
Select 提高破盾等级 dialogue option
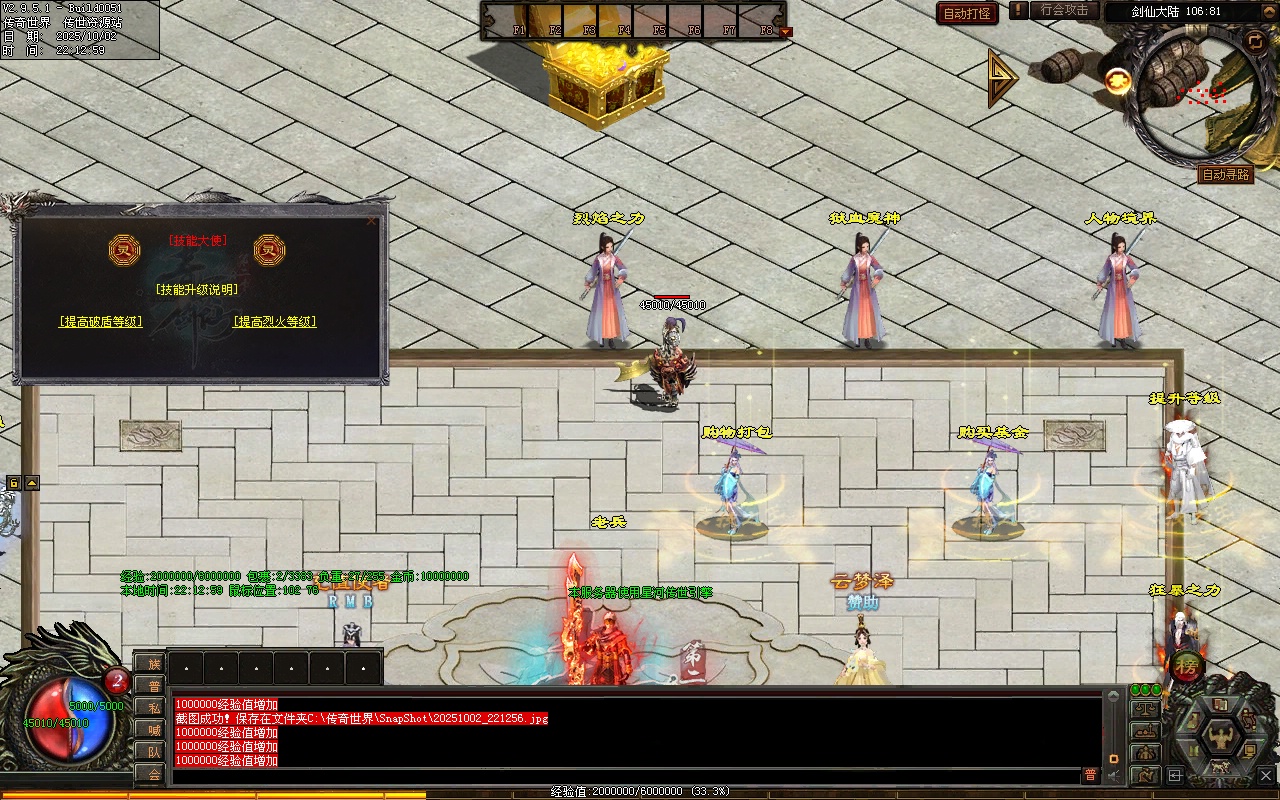pos(101,322)
